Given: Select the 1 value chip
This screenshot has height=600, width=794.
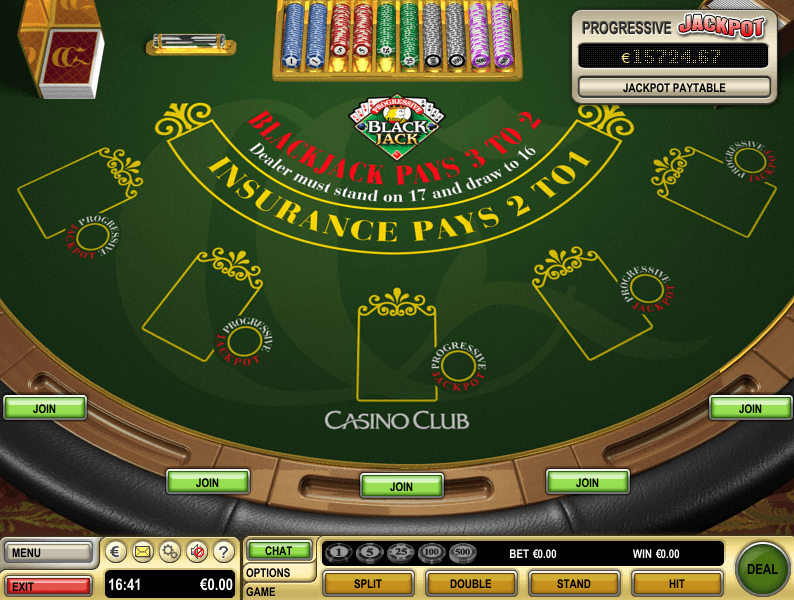Looking at the screenshot, I should tap(340, 553).
